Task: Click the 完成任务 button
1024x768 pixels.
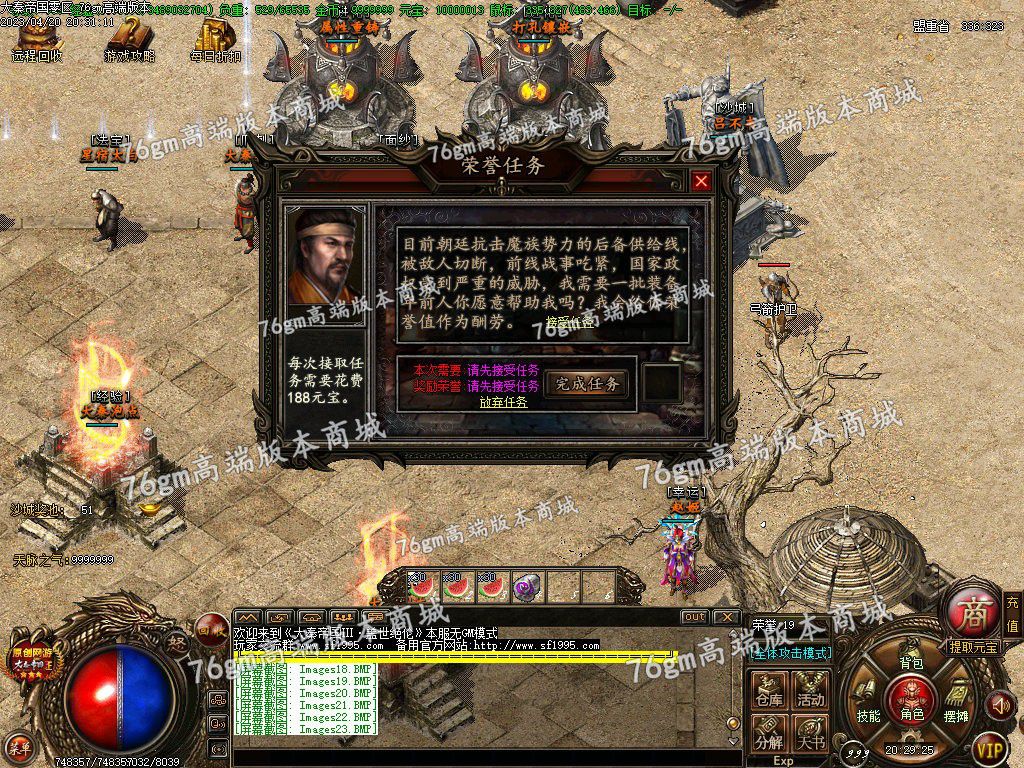Action: click(587, 383)
